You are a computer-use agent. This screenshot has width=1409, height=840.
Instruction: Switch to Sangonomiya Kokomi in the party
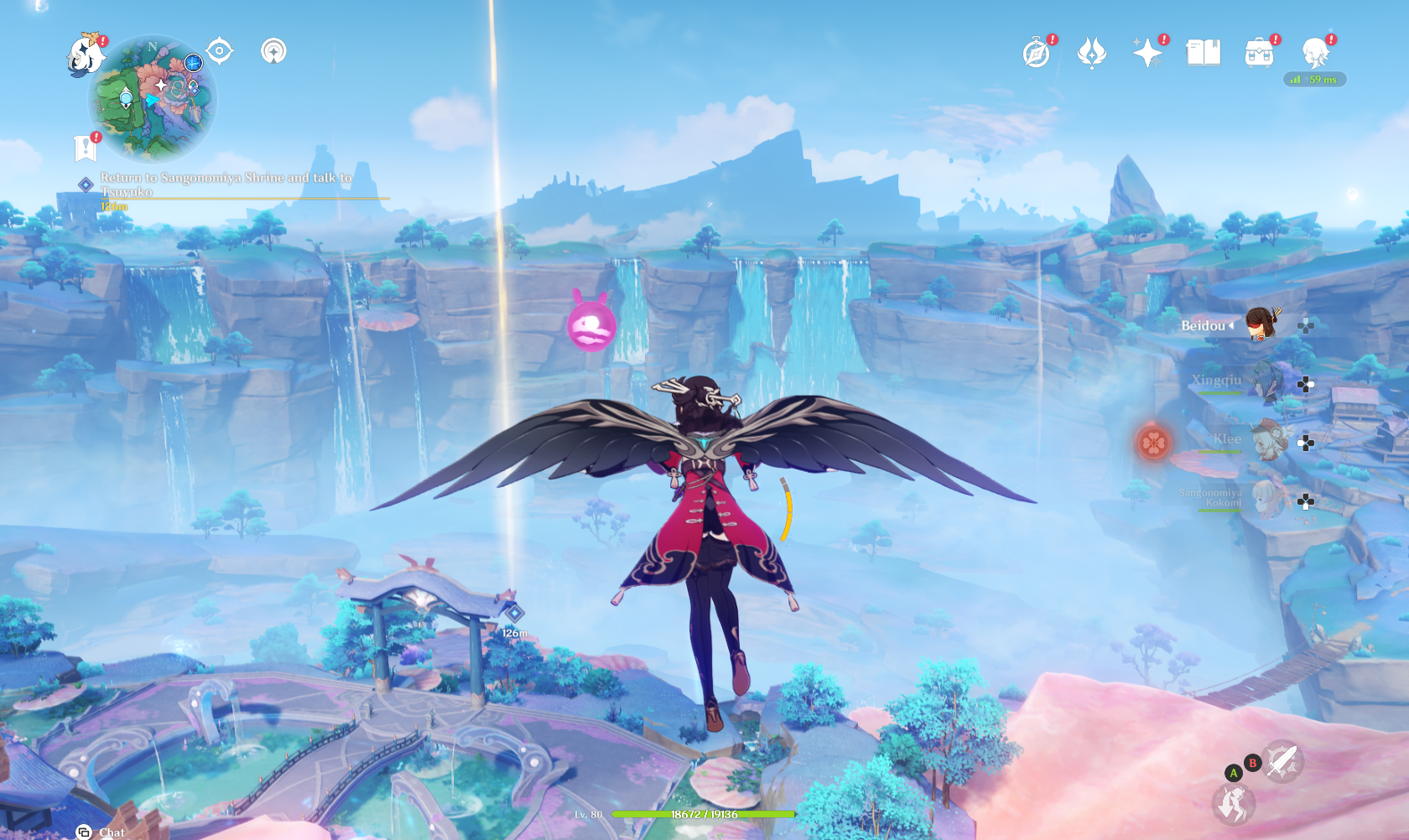click(x=1266, y=500)
